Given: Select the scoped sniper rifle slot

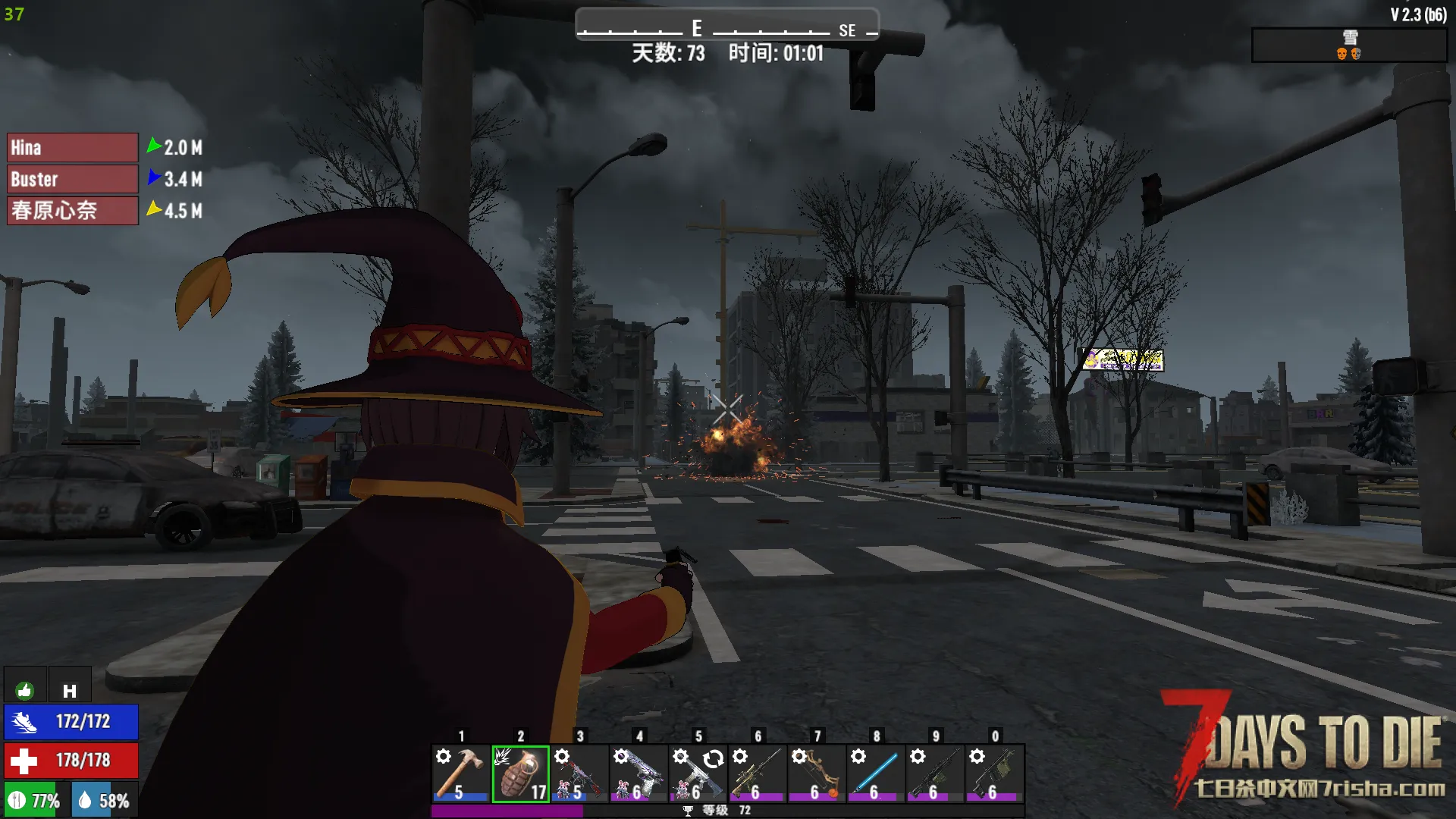Looking at the screenshot, I should click(757, 773).
